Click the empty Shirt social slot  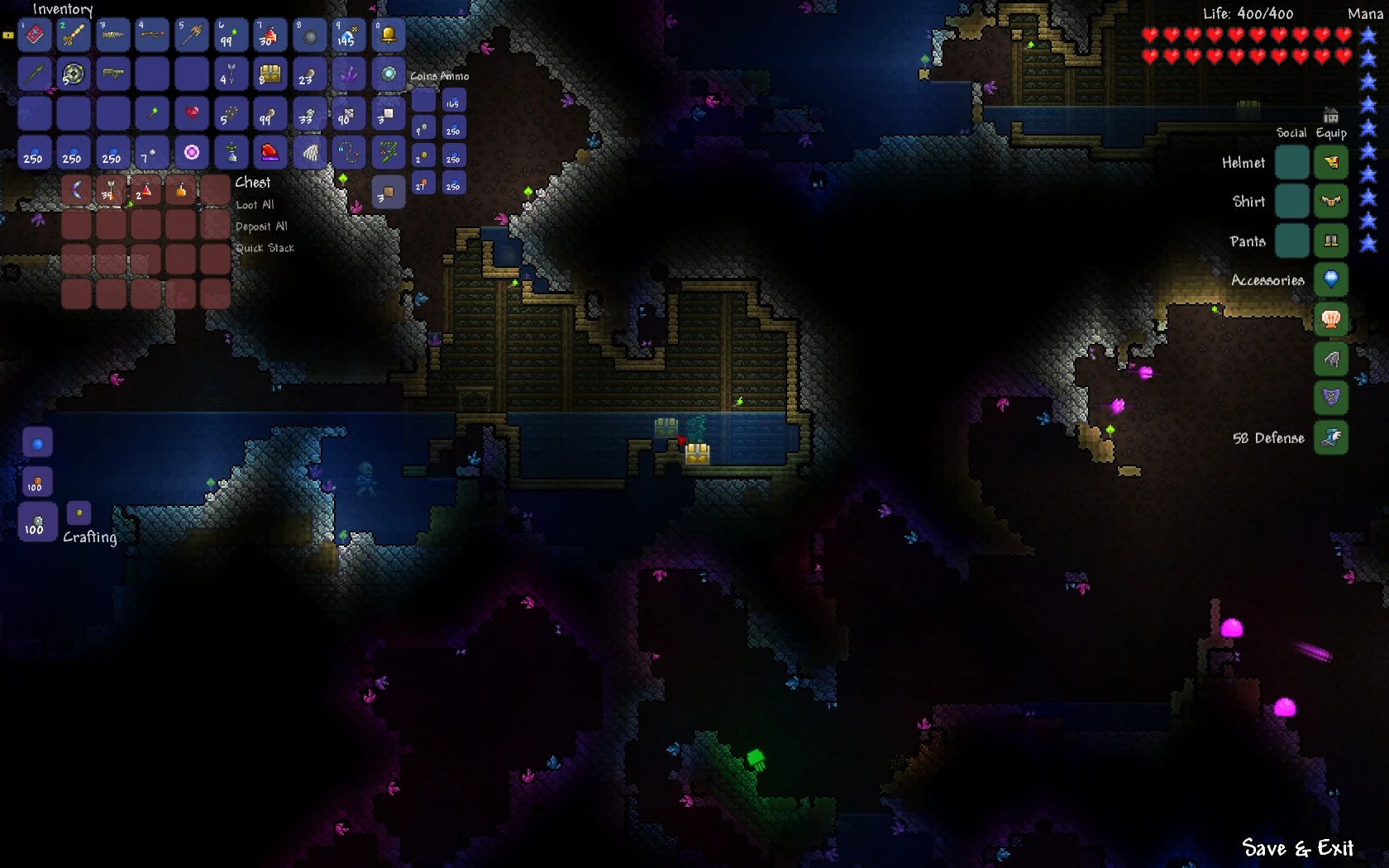[x=1292, y=201]
